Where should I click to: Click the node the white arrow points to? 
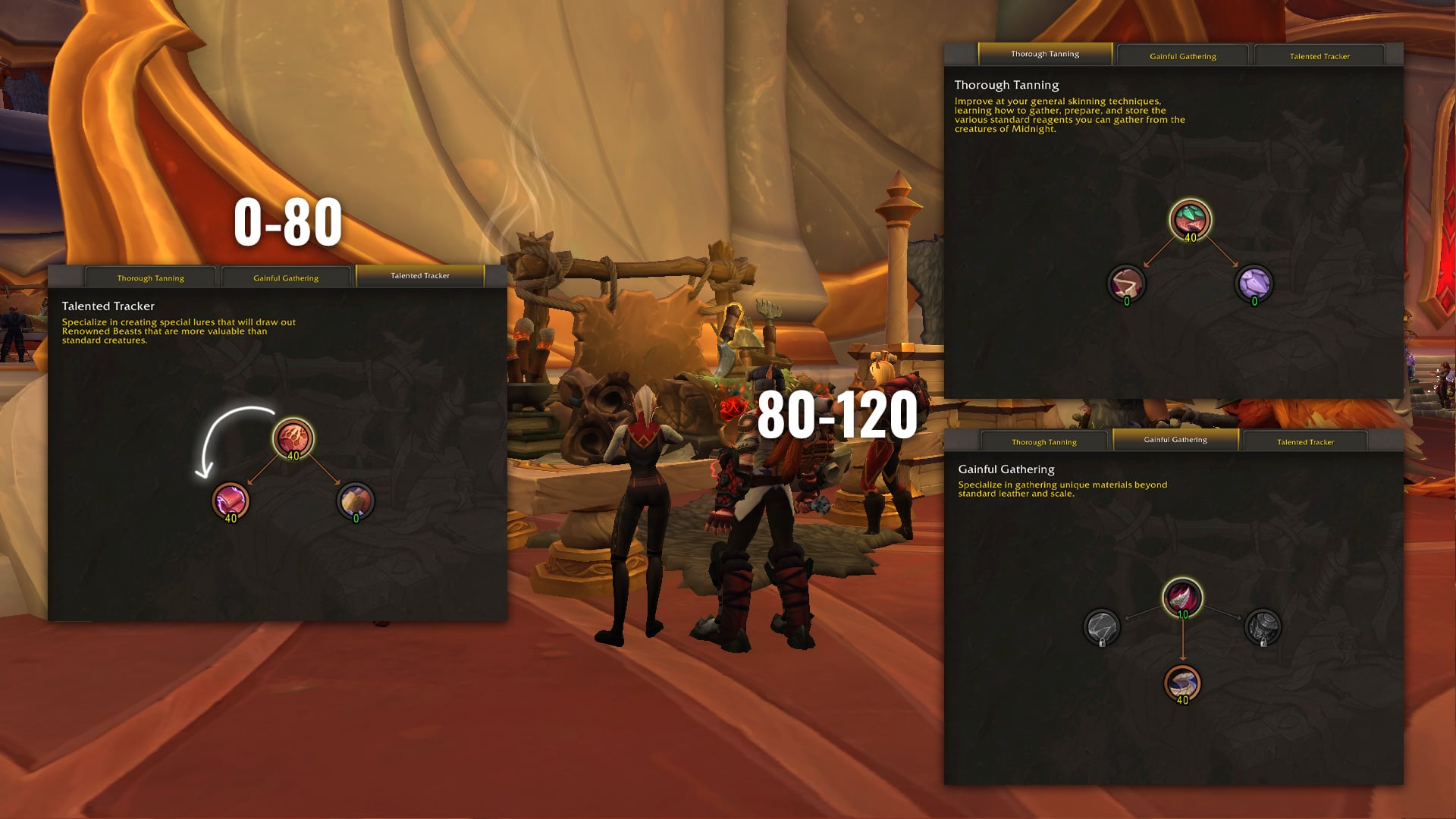231,500
